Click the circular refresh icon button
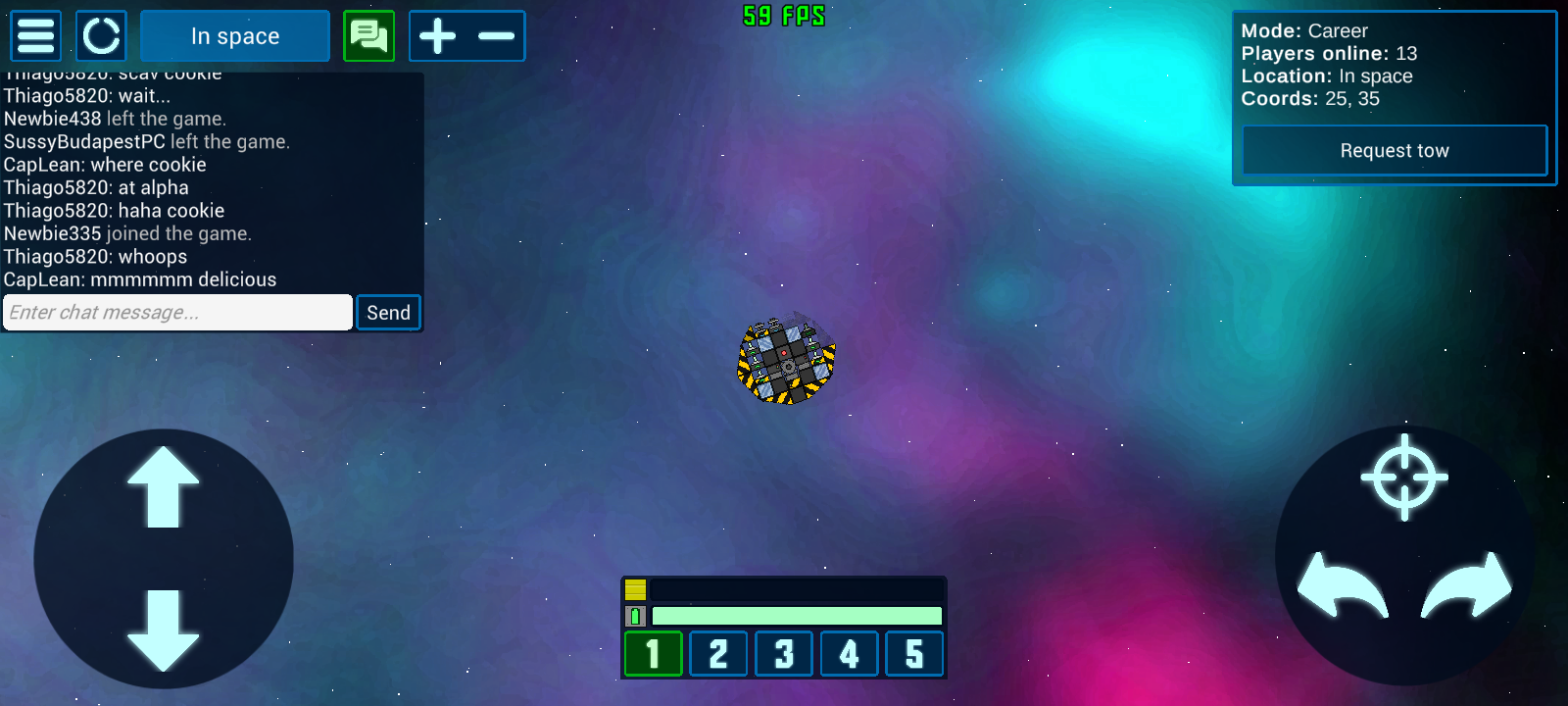1568x706 pixels. (x=101, y=36)
